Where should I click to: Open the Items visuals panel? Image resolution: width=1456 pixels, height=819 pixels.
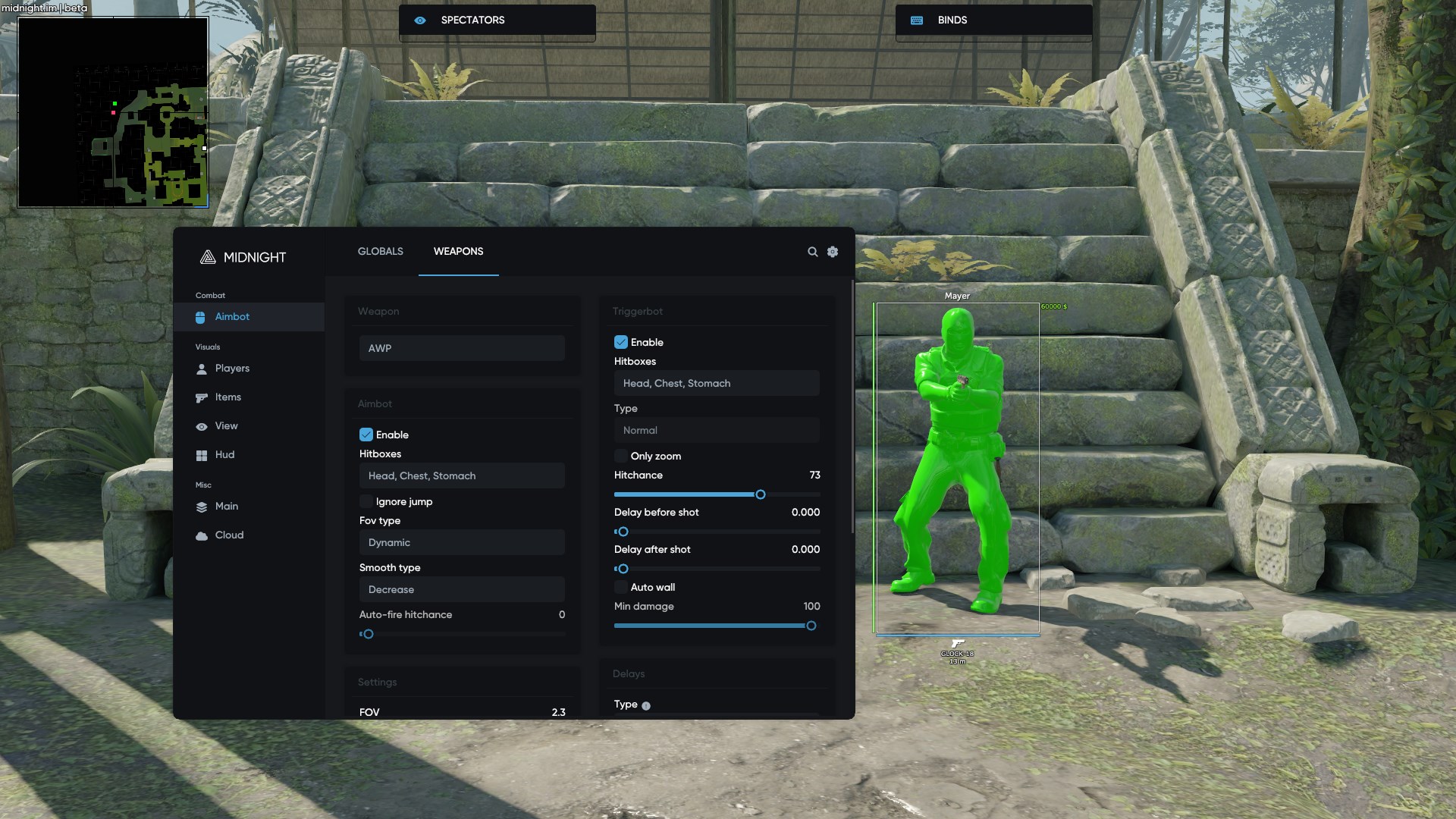point(227,397)
